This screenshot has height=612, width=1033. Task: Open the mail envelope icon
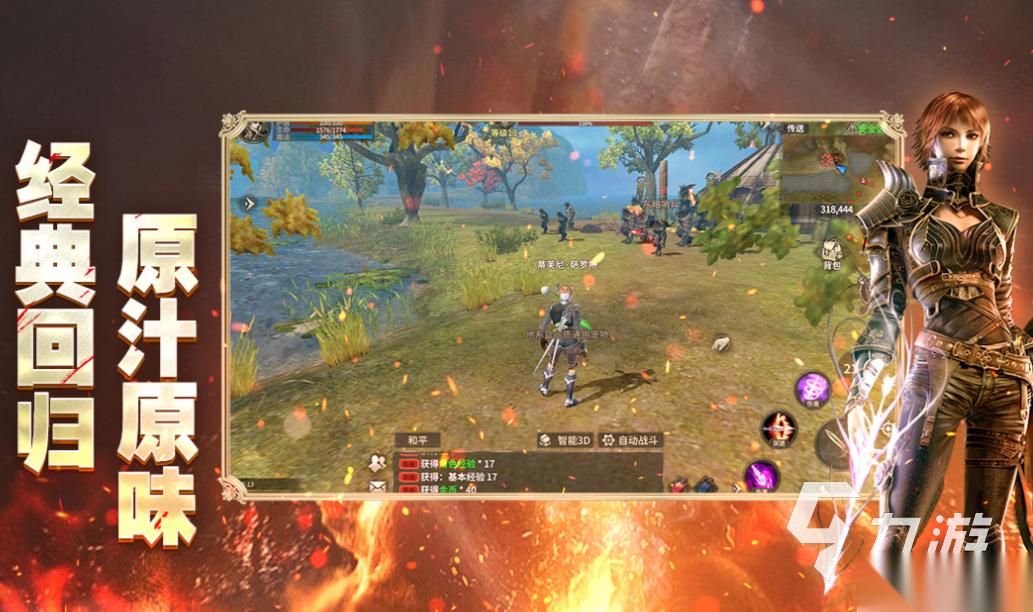[377, 486]
